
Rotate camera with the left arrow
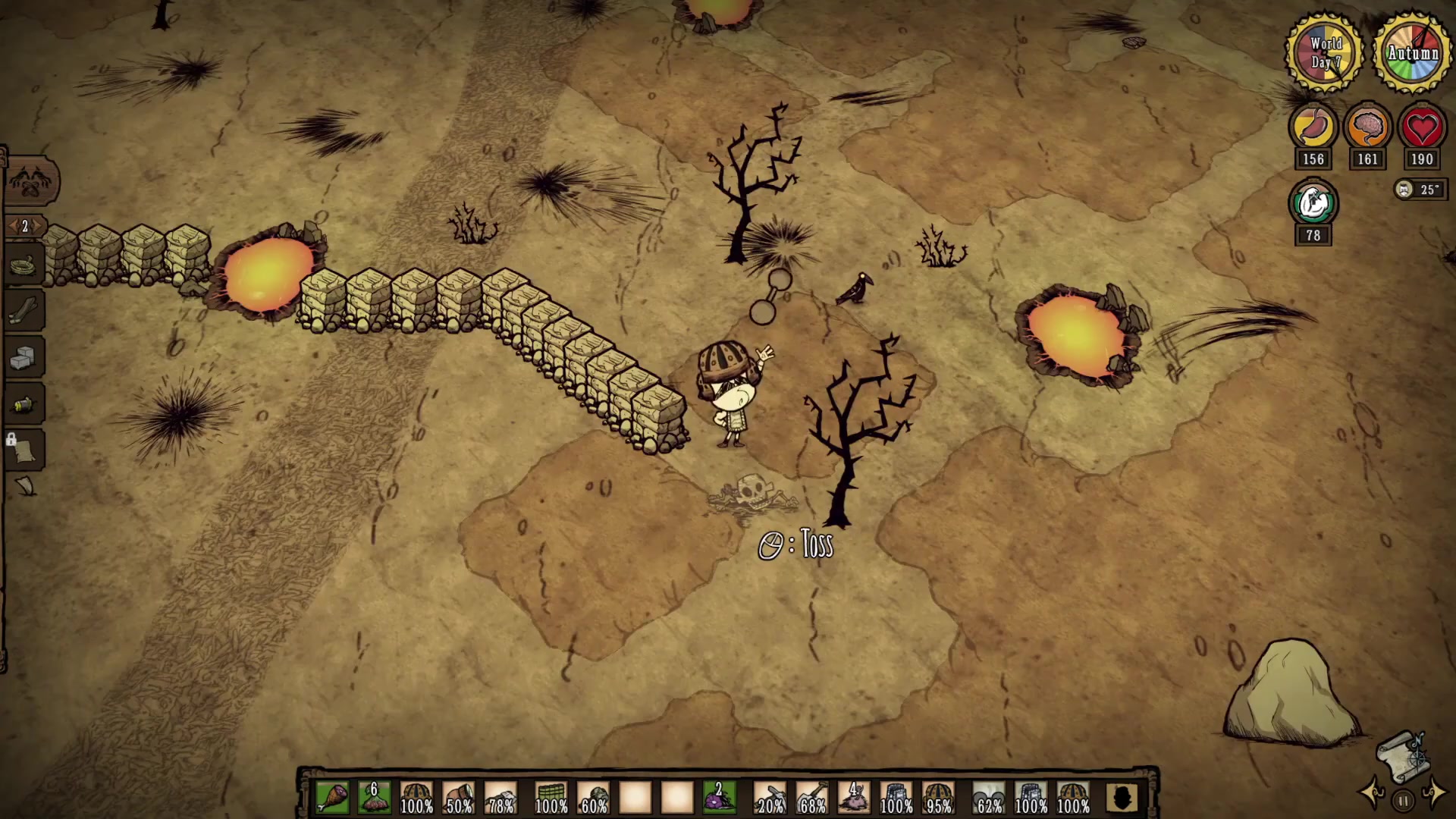pos(1374,793)
